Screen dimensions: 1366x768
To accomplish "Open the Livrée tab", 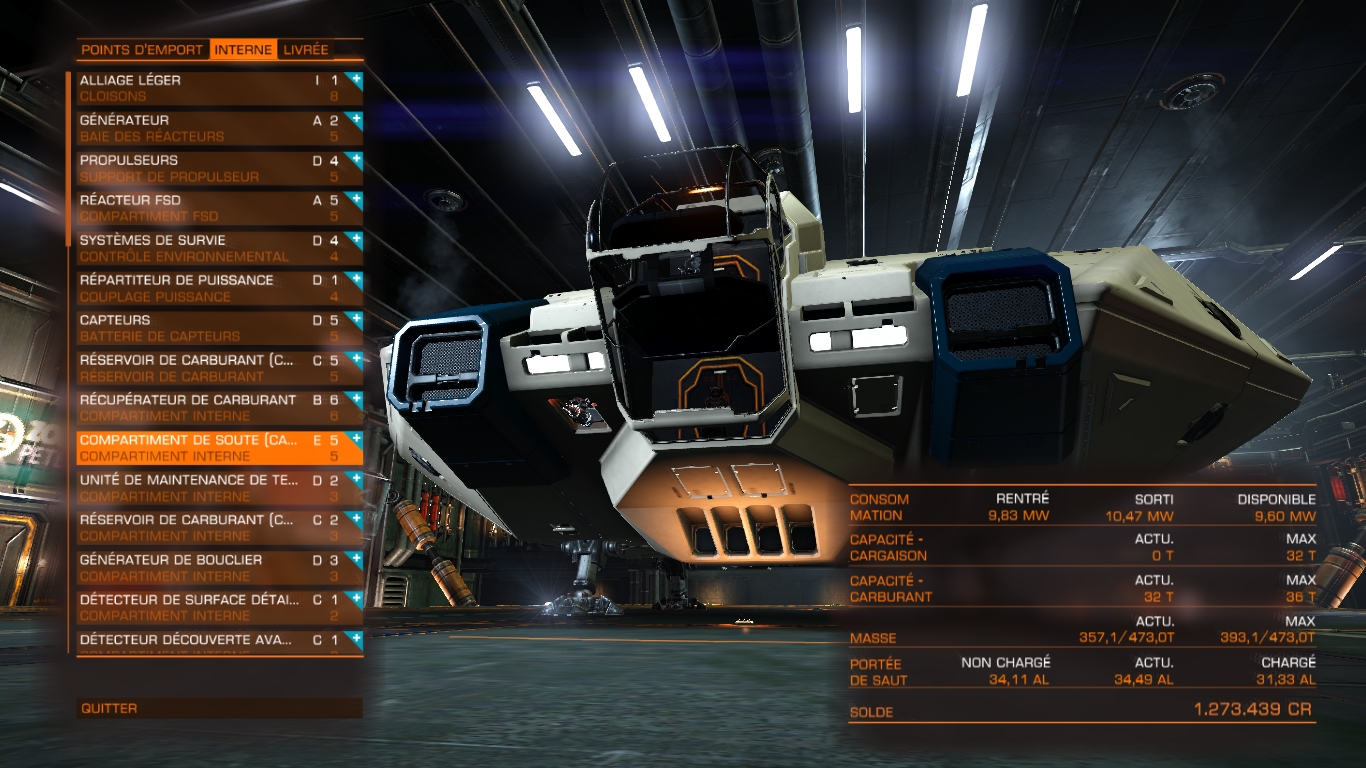I will pos(306,49).
